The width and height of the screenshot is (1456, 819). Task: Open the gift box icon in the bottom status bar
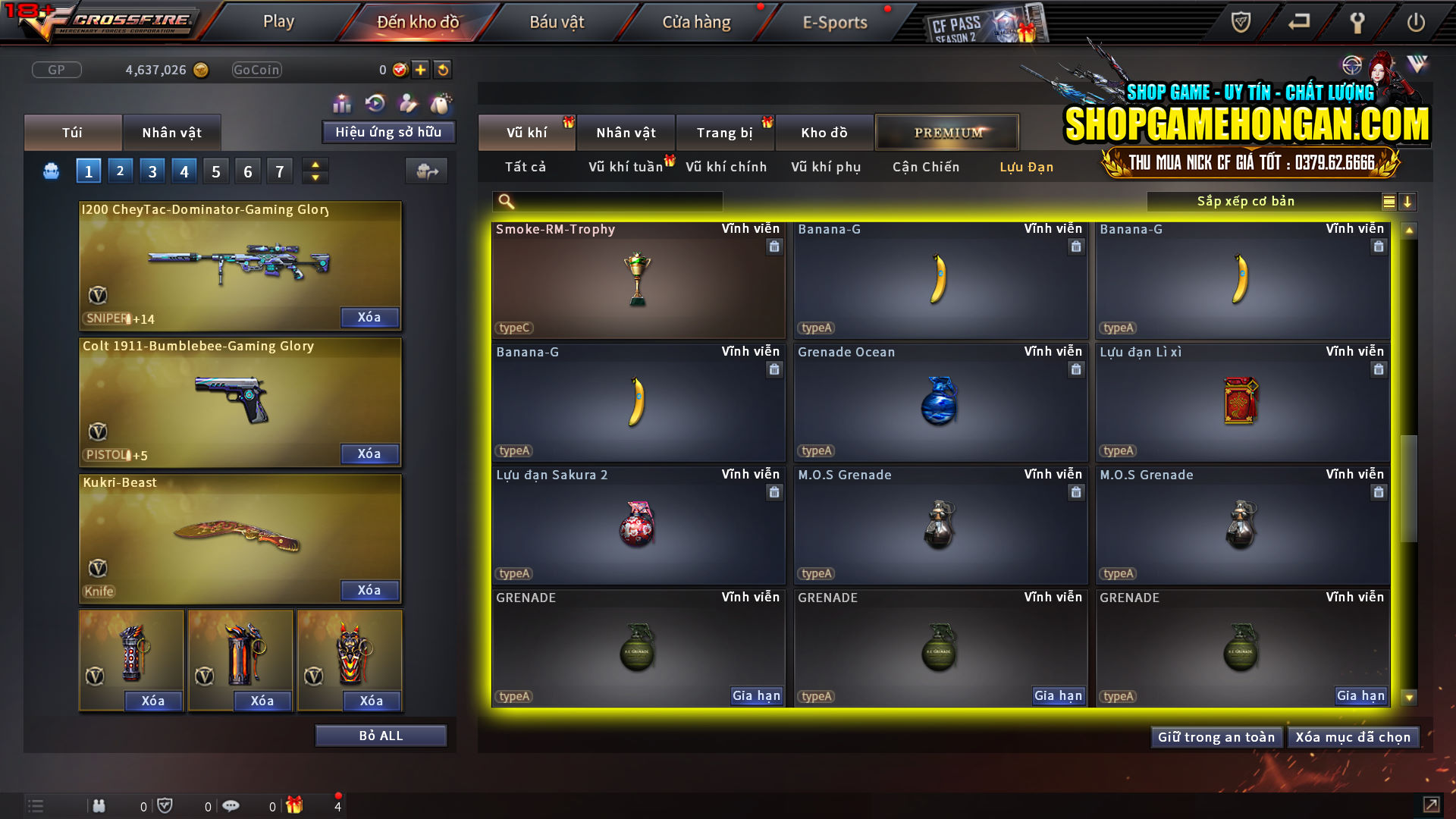296,805
